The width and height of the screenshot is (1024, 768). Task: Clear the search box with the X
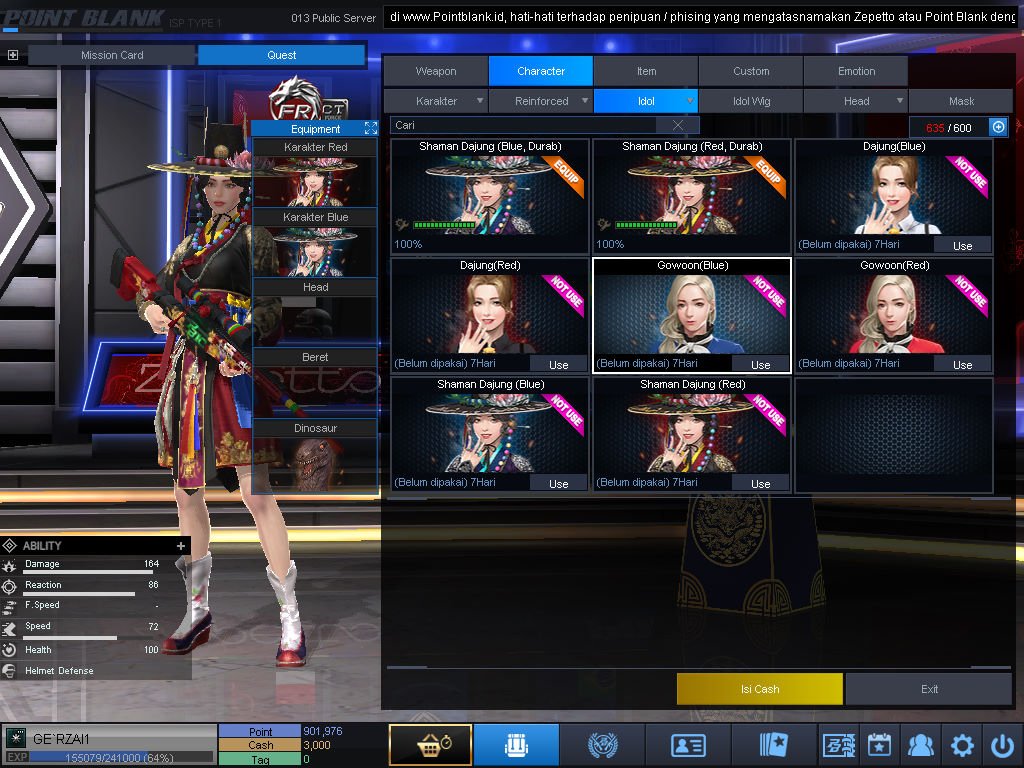pos(678,125)
